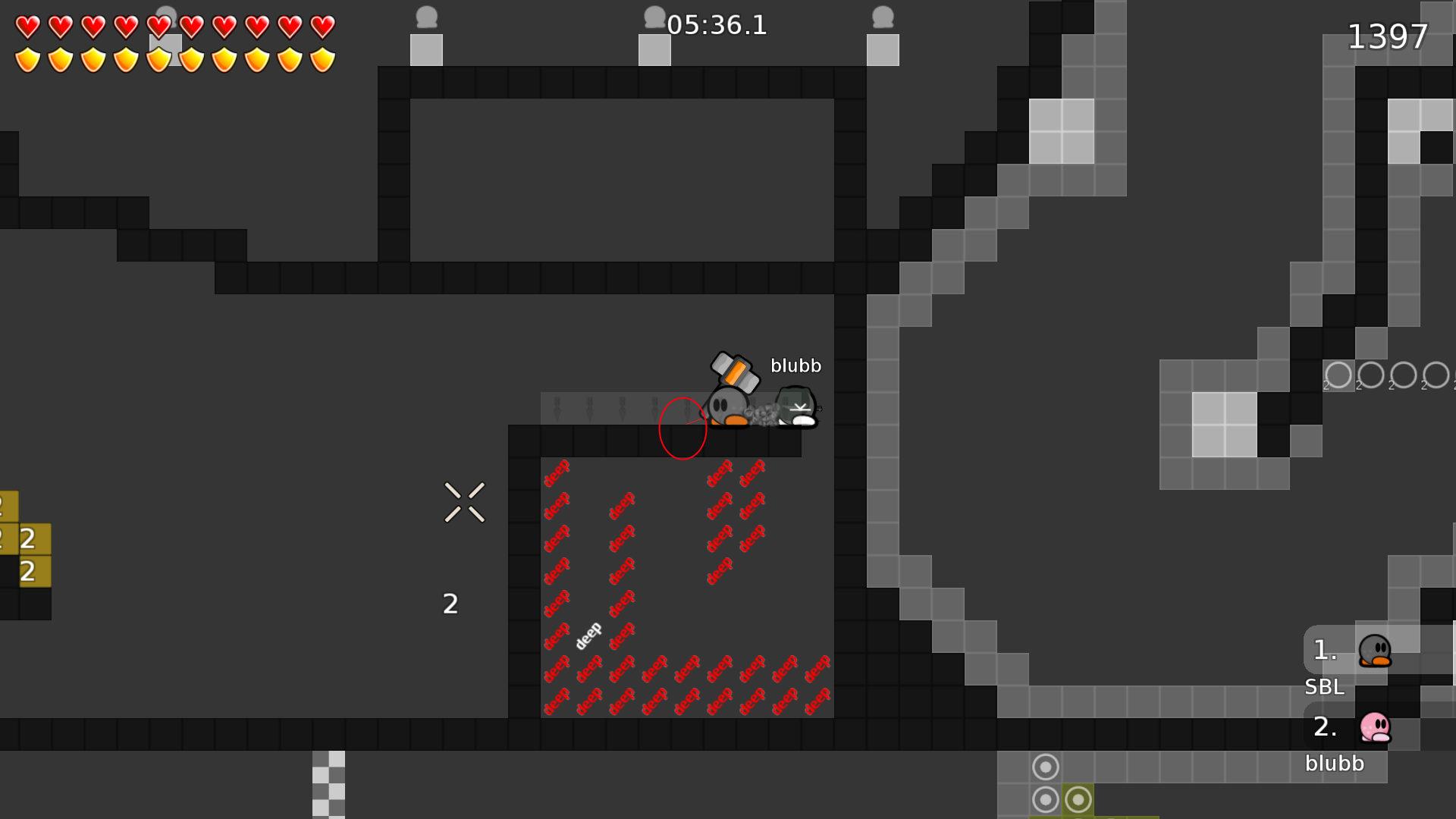The height and width of the screenshot is (819, 1456).
Task: Select the SBL entry in the scoreboard
Action: 1324,687
